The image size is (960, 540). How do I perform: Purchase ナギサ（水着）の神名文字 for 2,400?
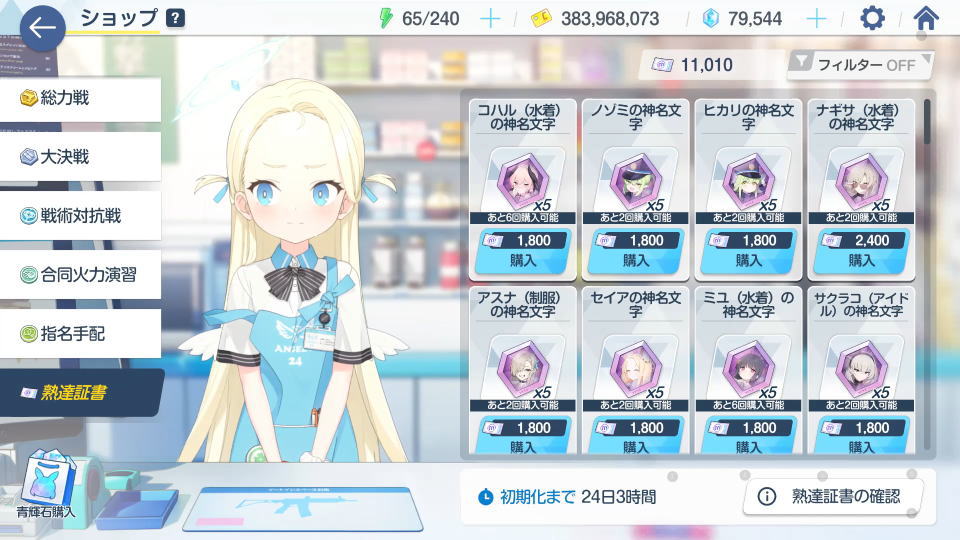[861, 250]
